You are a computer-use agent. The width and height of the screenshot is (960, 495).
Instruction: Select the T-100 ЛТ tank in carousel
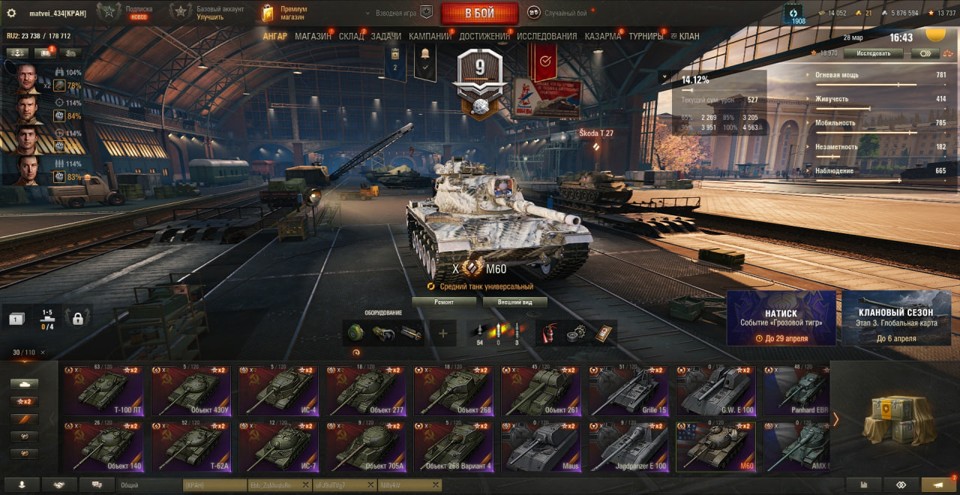[x=102, y=391]
